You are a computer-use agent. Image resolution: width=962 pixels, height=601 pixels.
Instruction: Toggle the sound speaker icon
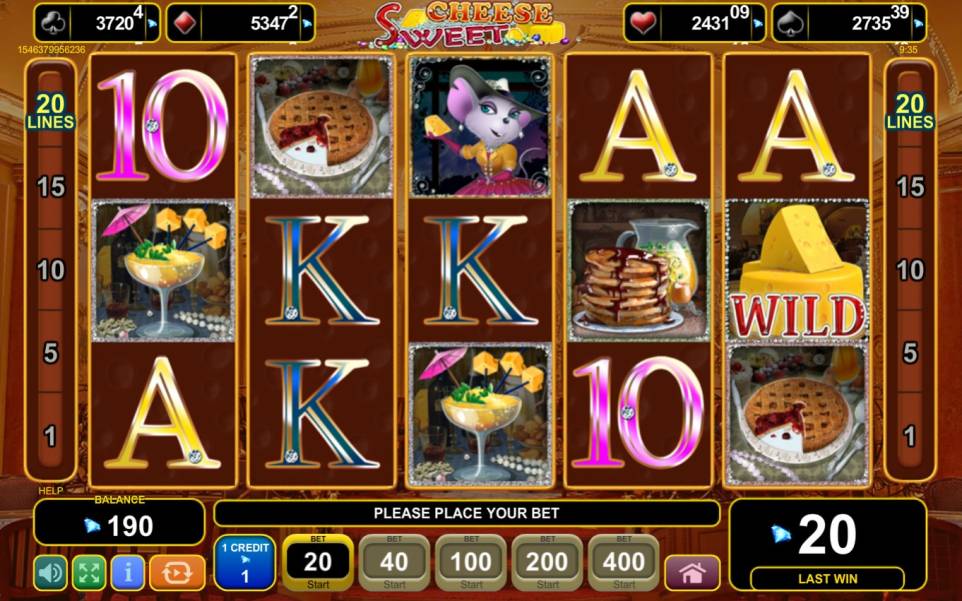50,572
